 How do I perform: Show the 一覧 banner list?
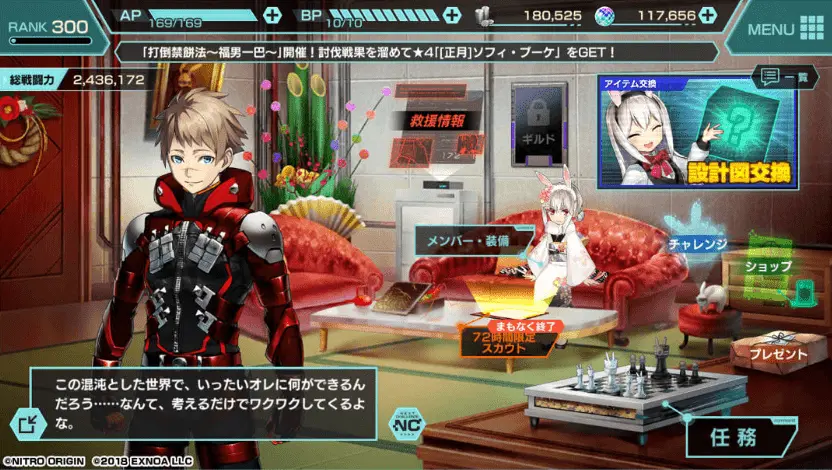click(x=783, y=76)
